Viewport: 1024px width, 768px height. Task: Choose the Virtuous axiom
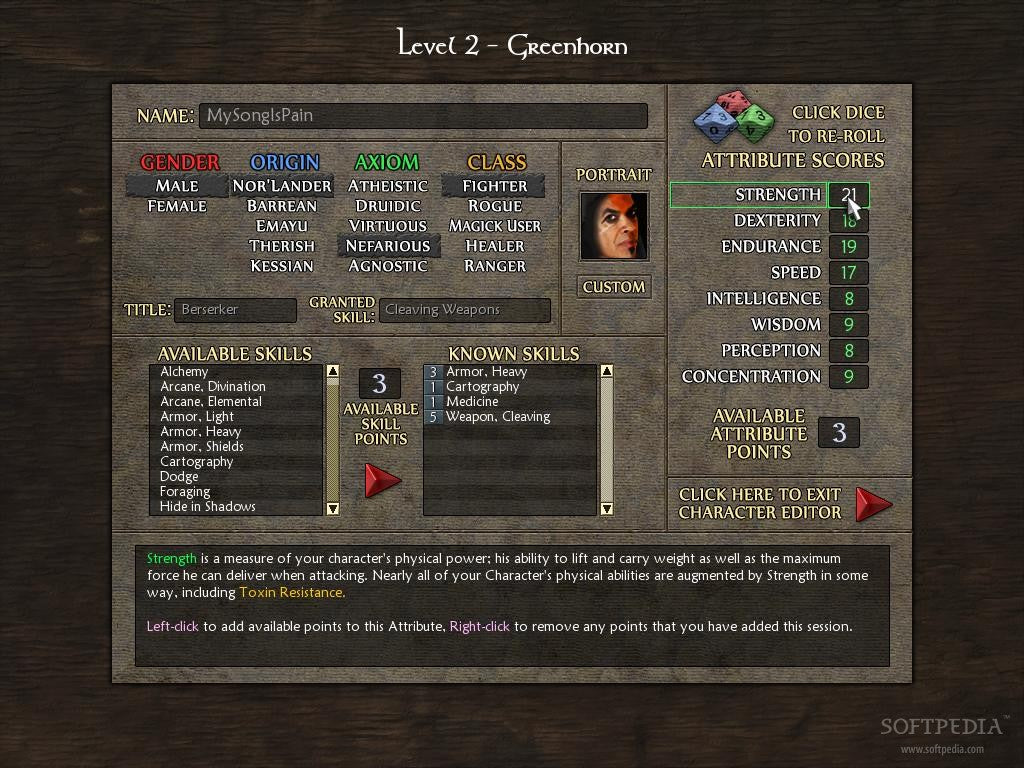tap(388, 226)
